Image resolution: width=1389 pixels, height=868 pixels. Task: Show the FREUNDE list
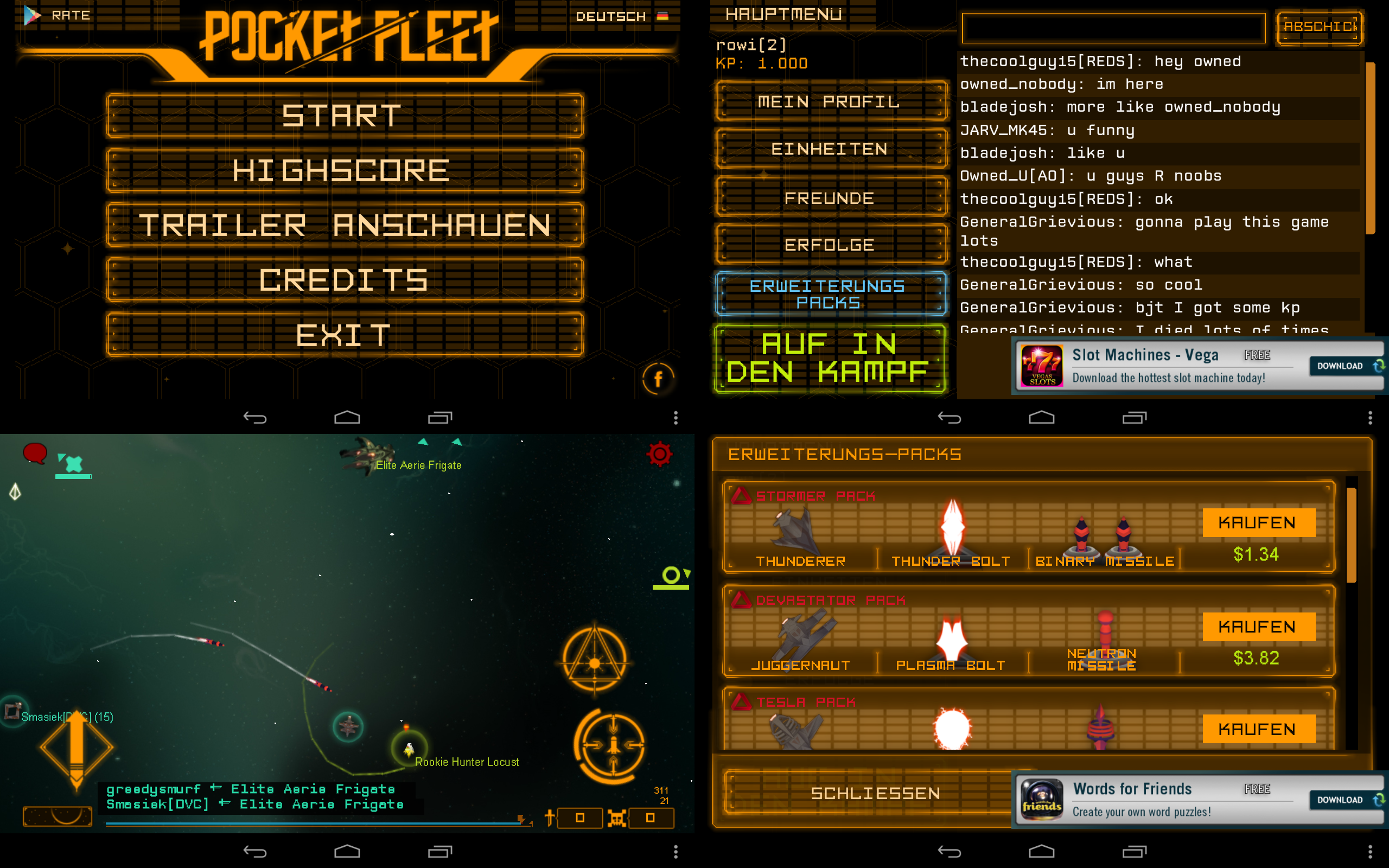click(x=830, y=198)
